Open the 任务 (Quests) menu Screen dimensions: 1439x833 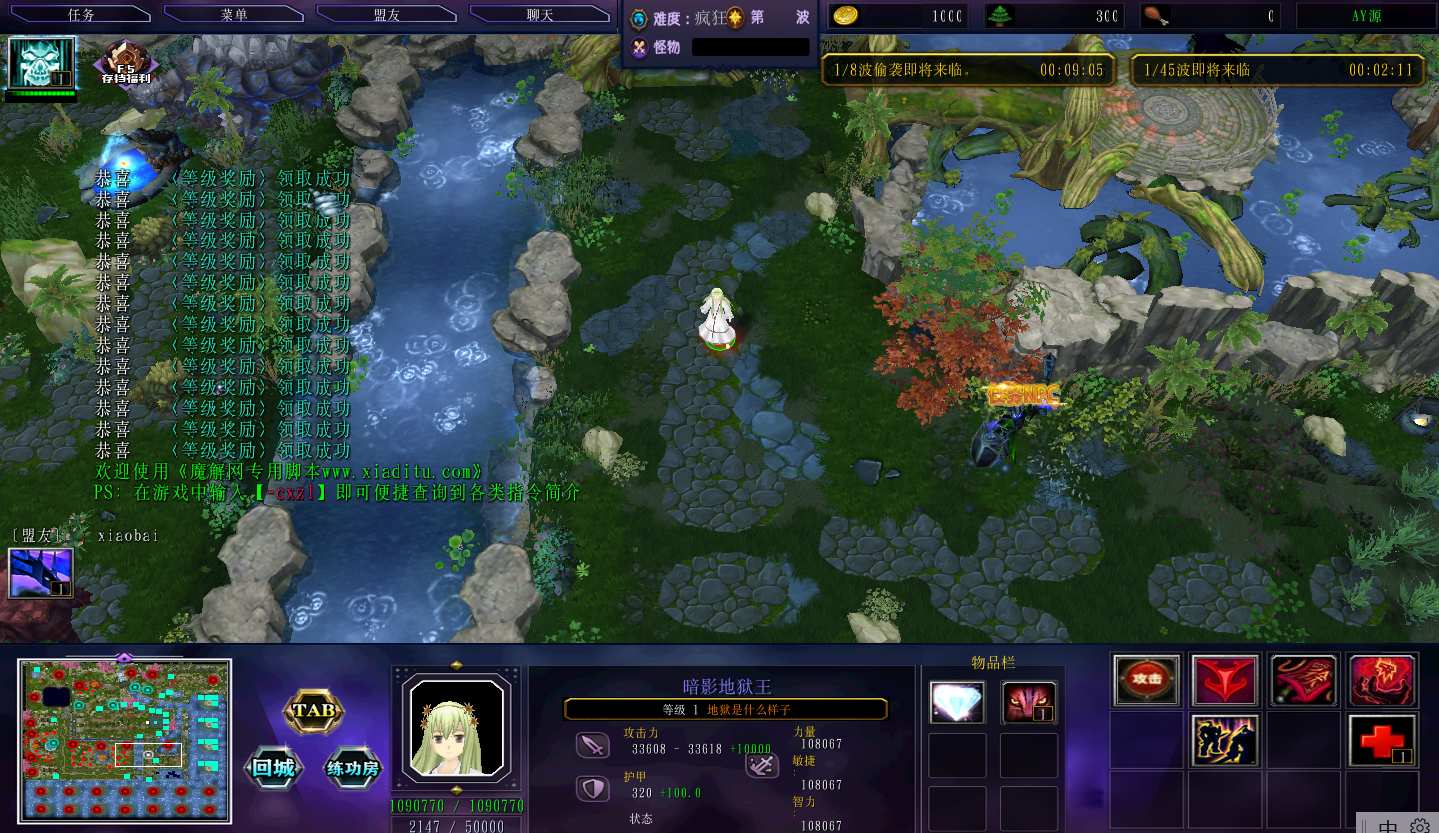click(81, 15)
